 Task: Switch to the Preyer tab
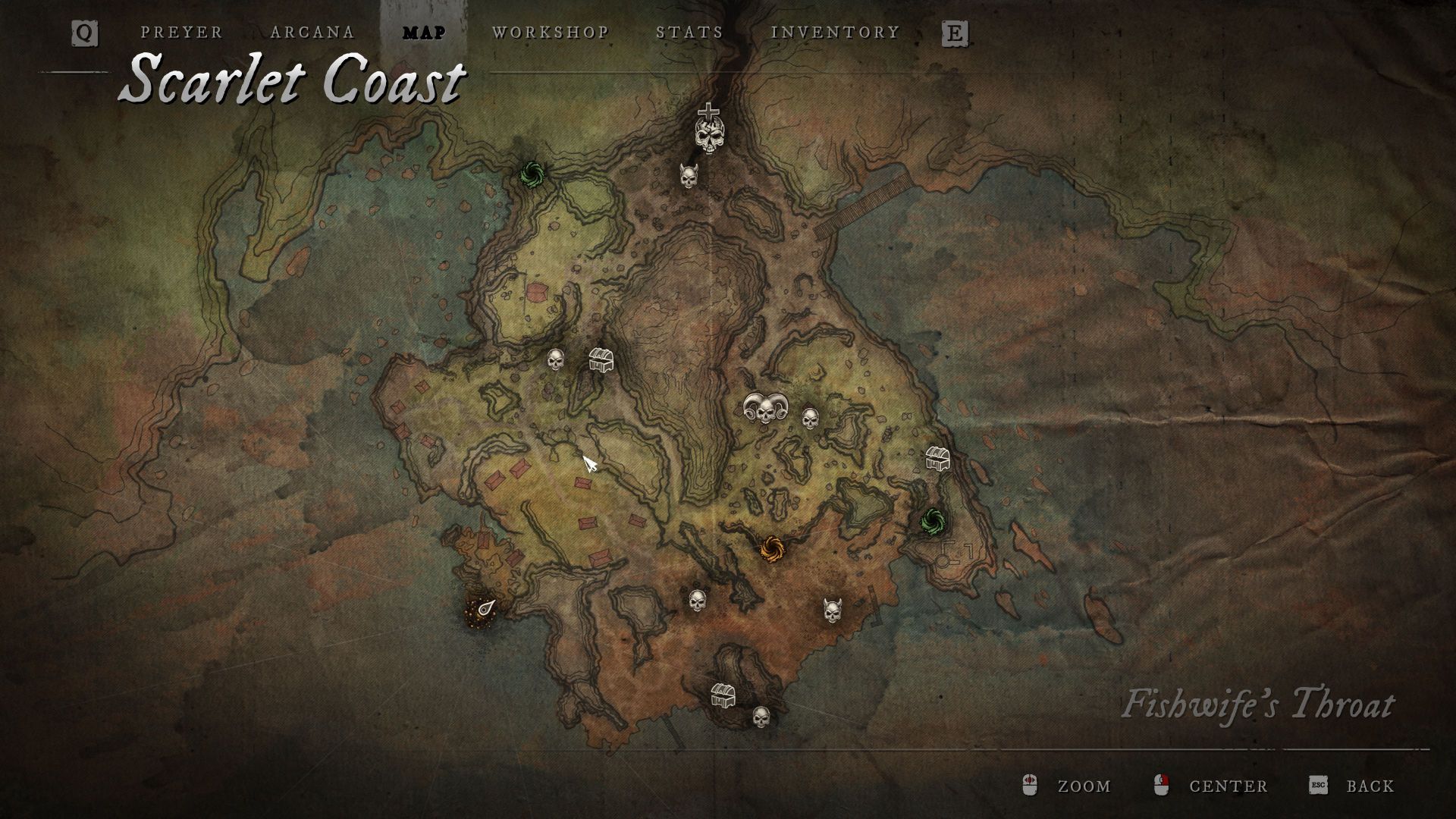pos(181,33)
